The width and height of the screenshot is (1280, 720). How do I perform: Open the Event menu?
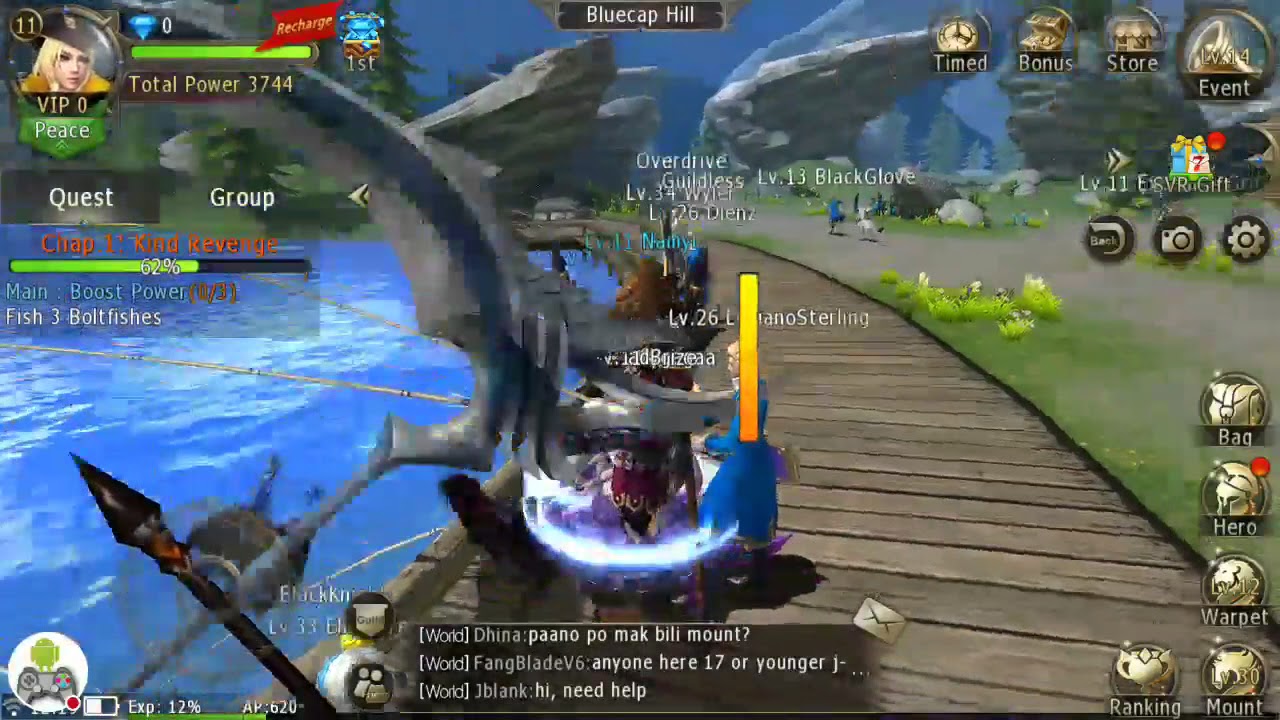tap(1224, 58)
